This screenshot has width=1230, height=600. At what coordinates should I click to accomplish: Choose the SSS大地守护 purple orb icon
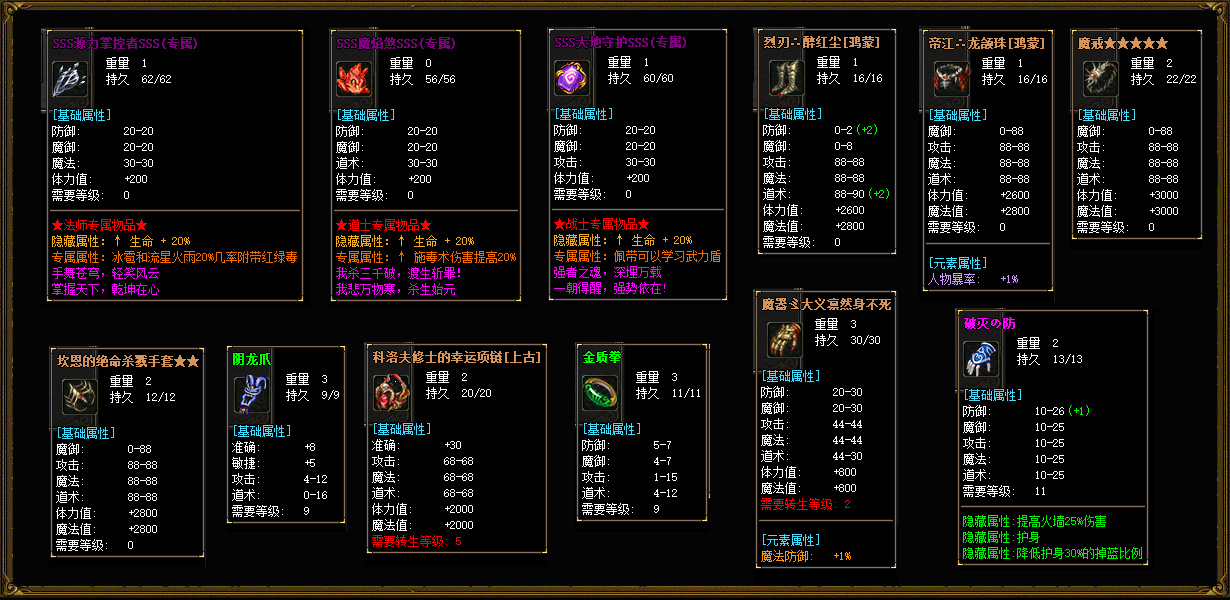571,79
